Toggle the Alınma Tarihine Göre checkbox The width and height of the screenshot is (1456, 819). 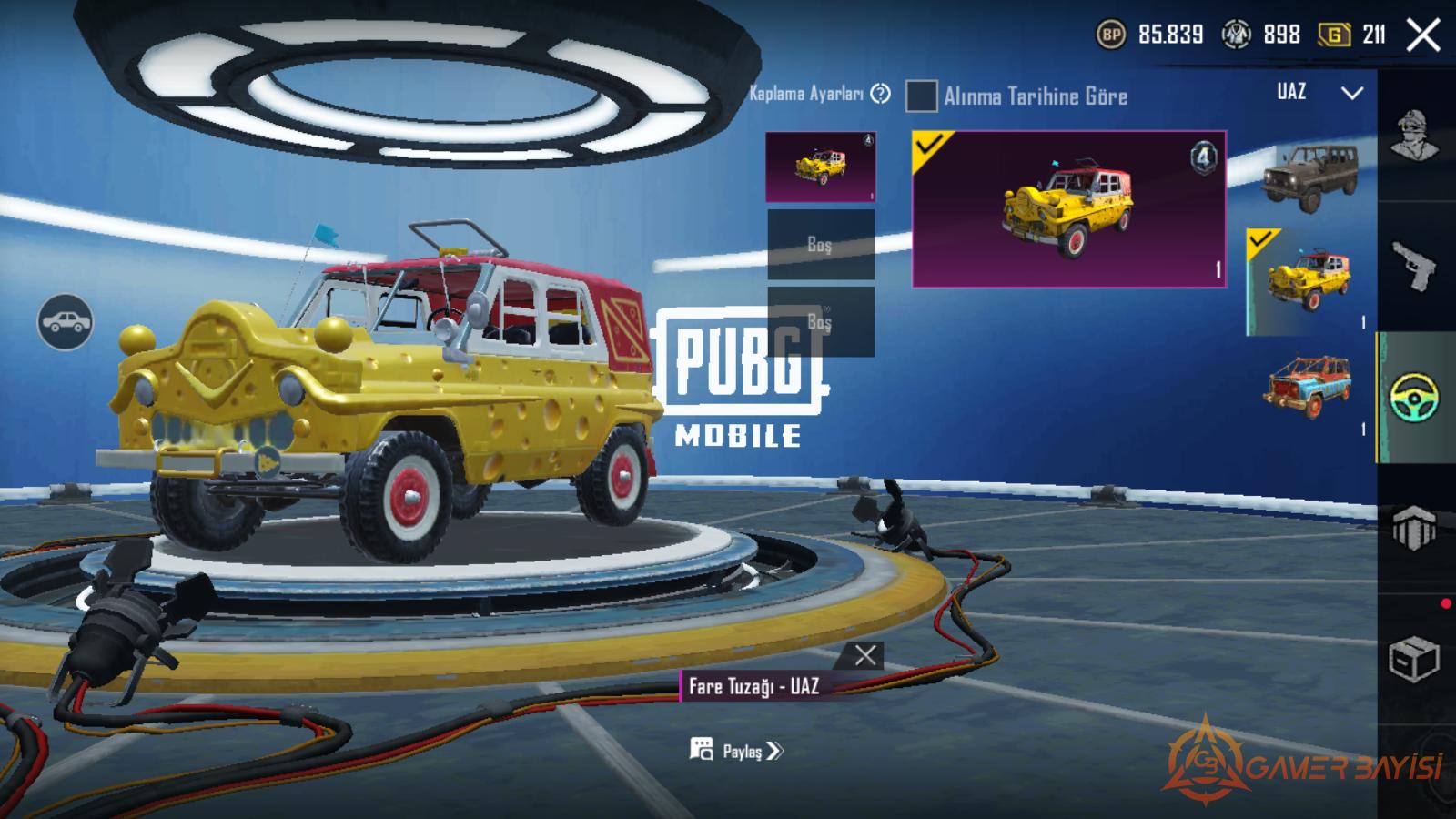point(921,96)
